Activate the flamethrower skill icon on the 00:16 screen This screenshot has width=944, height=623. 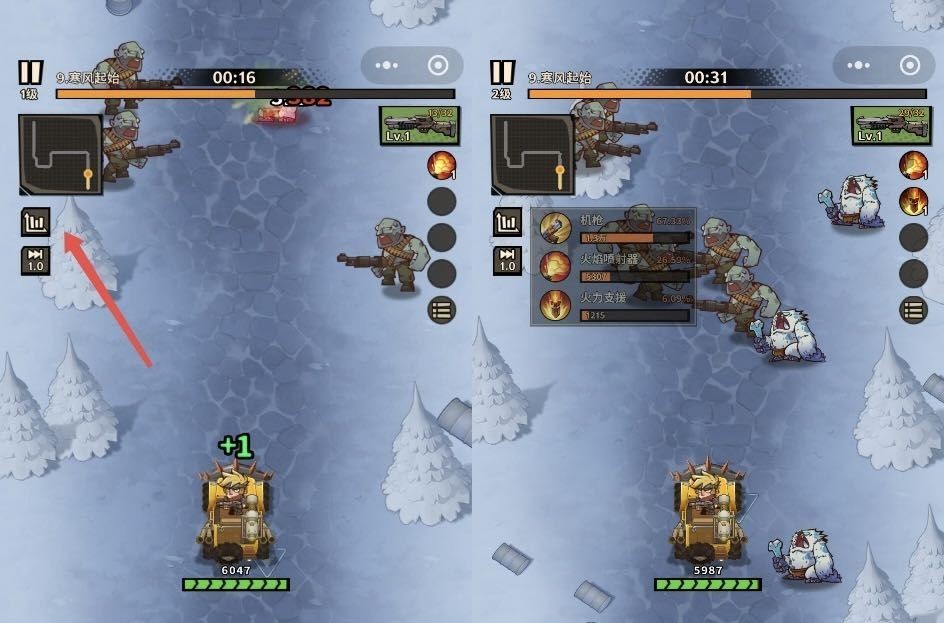441,165
